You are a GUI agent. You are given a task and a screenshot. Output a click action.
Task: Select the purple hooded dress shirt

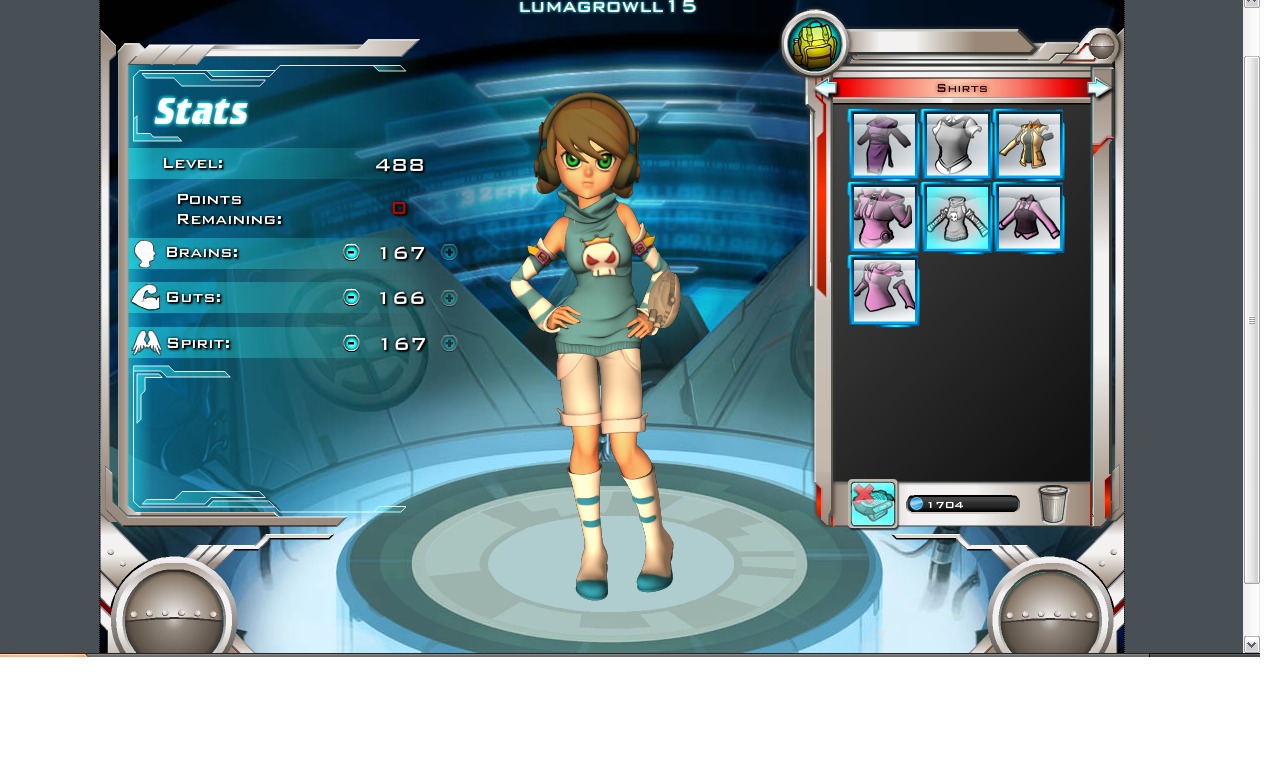point(884,145)
